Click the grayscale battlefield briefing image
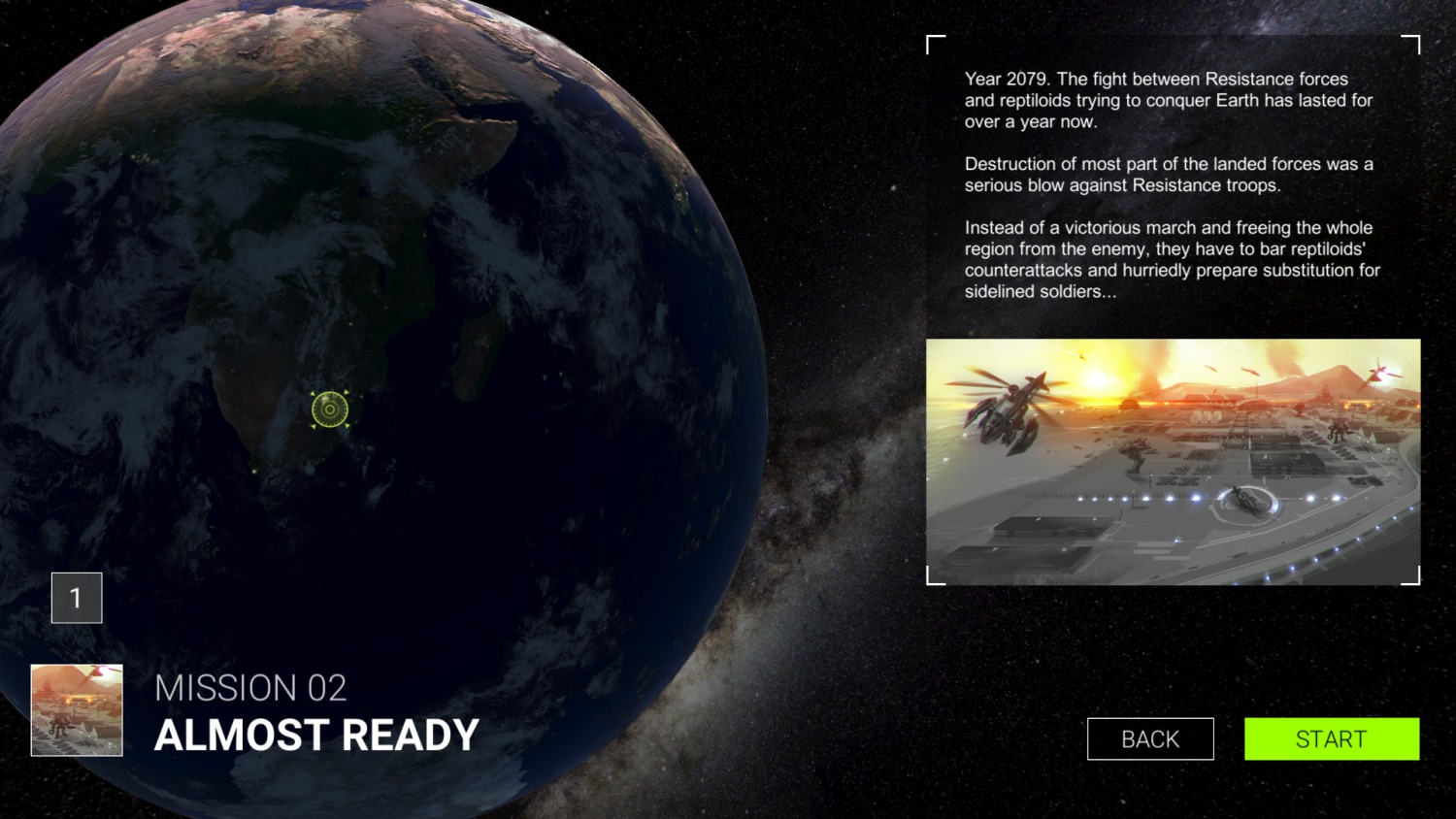This screenshot has width=1456, height=819. click(x=1175, y=461)
